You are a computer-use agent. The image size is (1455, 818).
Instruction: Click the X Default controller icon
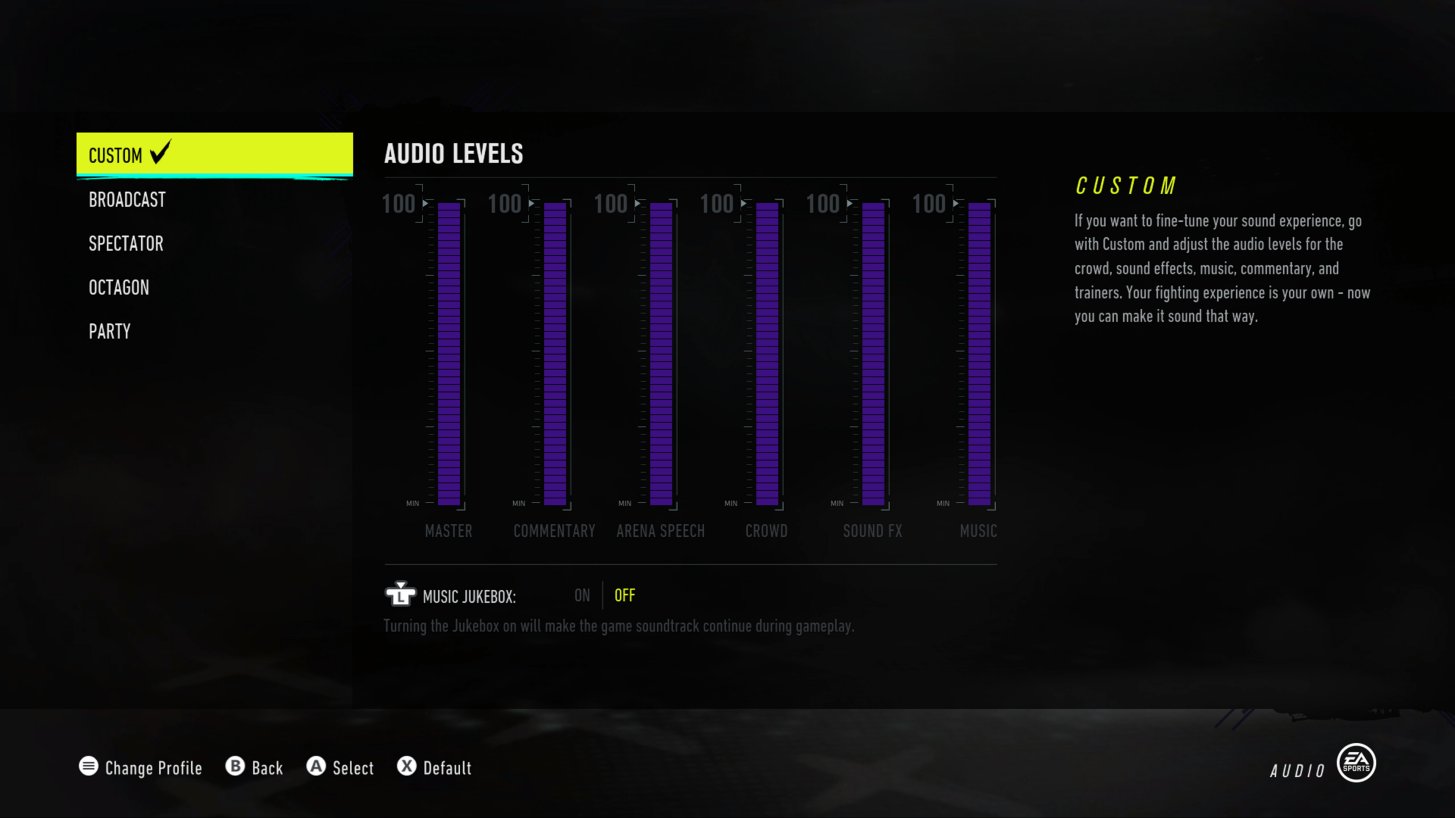pos(406,767)
